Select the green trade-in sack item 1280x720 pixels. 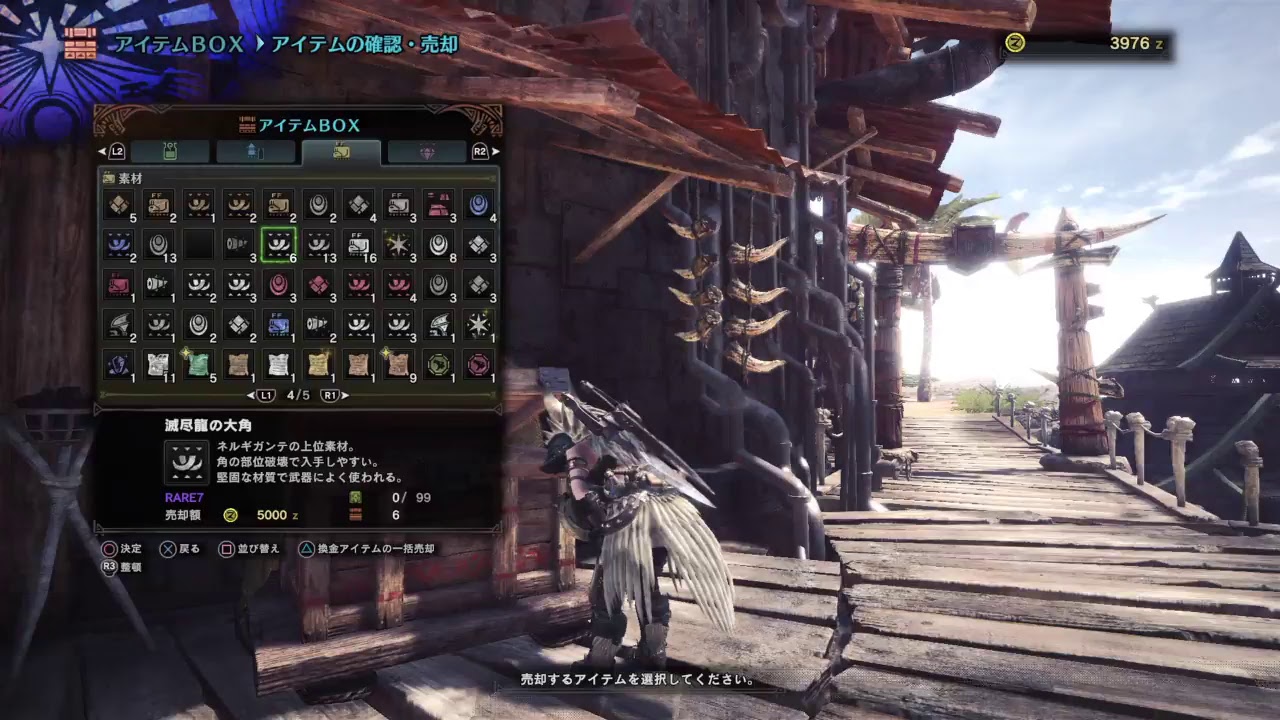coord(199,364)
